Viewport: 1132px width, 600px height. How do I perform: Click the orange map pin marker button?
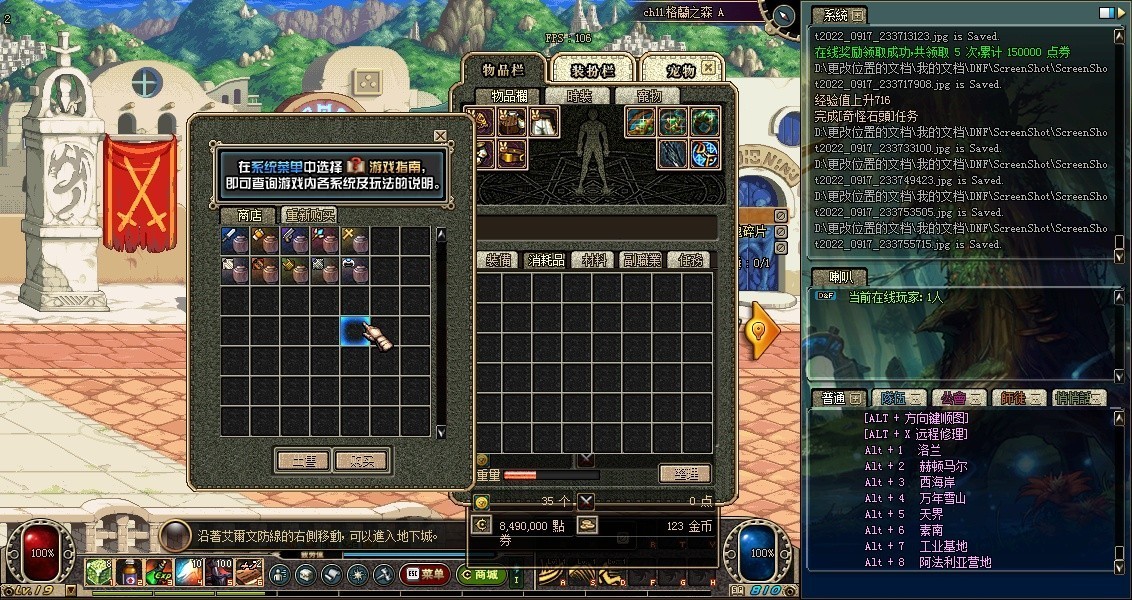click(764, 331)
